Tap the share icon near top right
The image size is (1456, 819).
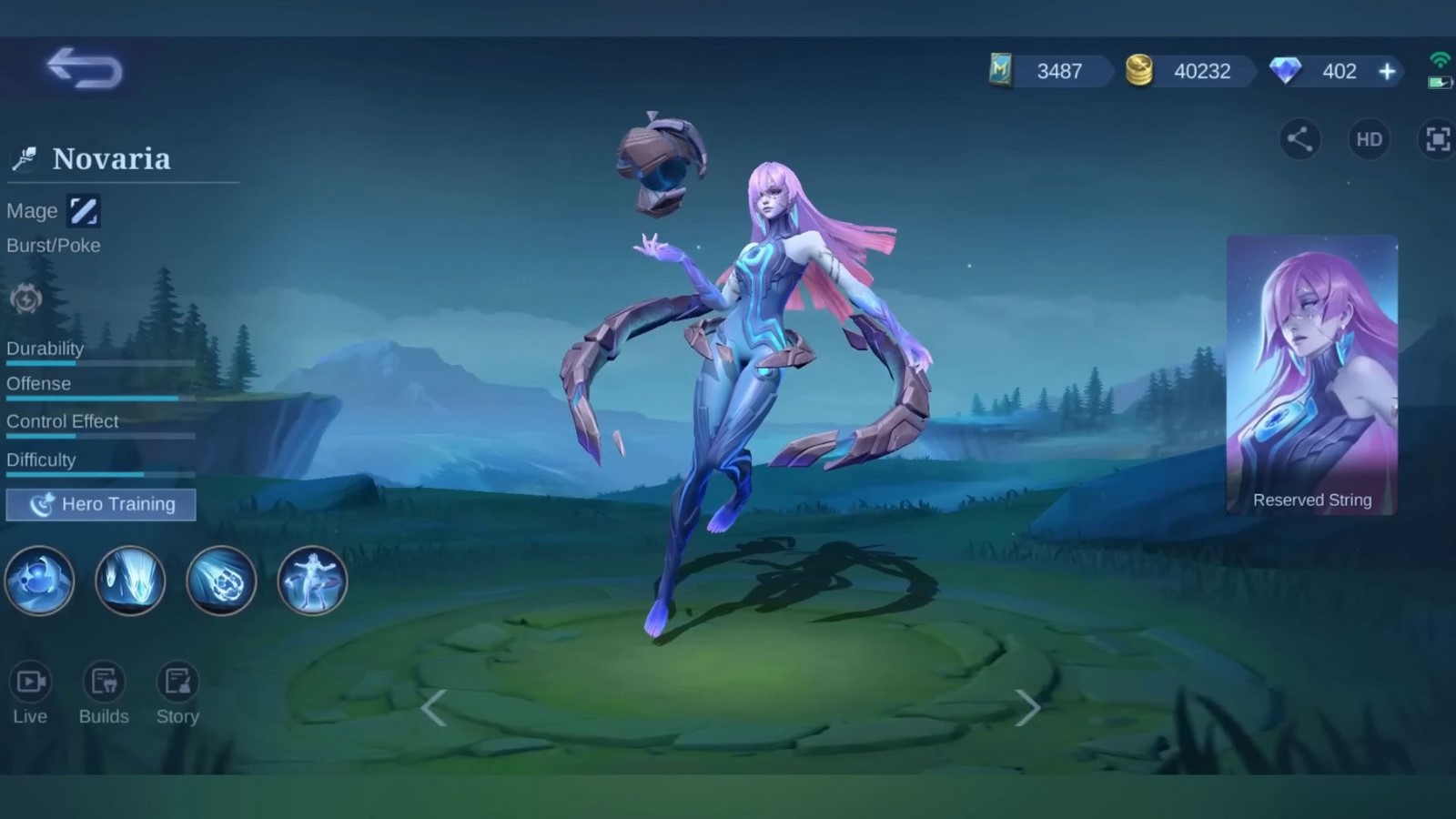[x=1299, y=138]
